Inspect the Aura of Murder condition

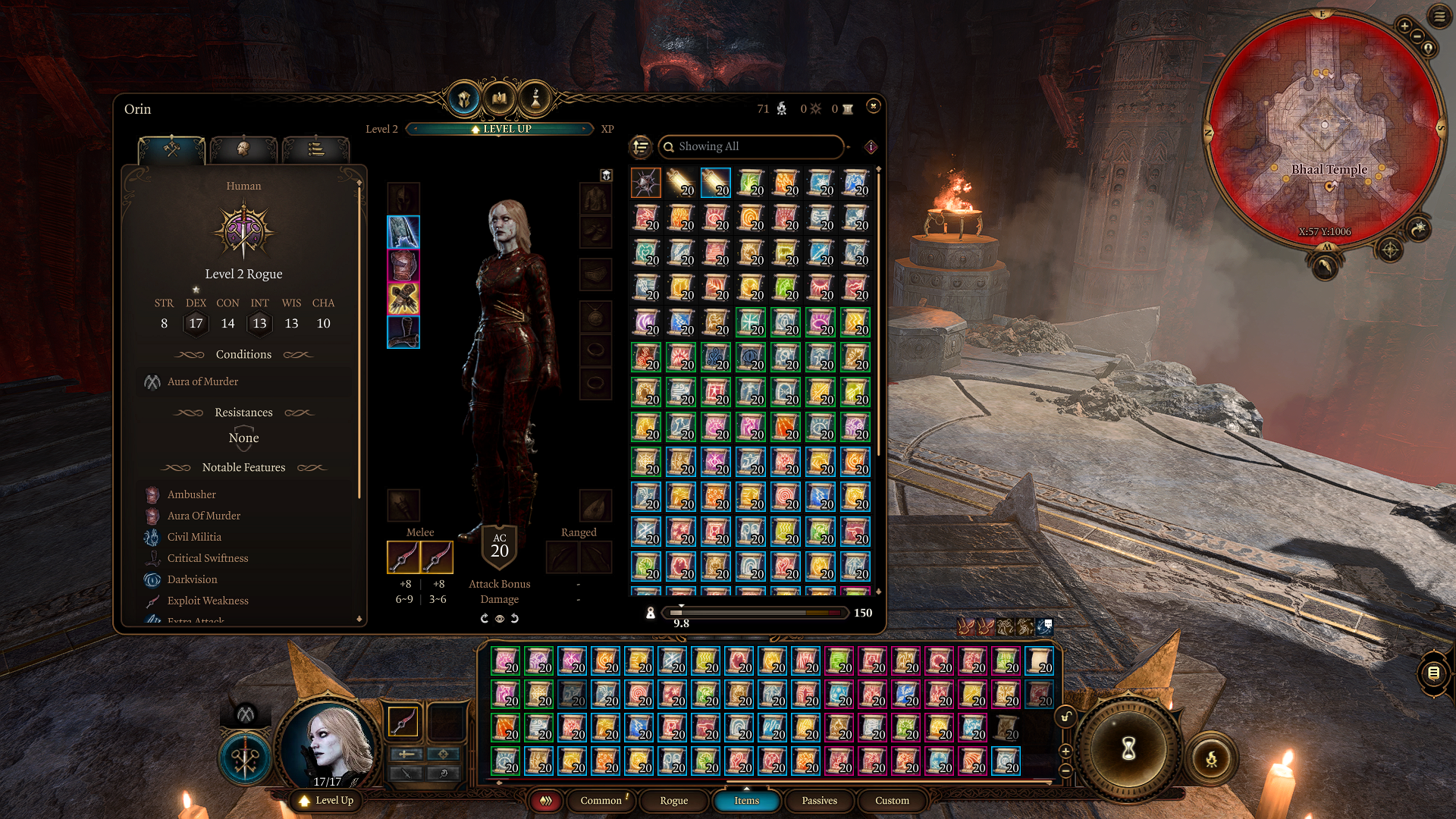tap(202, 381)
